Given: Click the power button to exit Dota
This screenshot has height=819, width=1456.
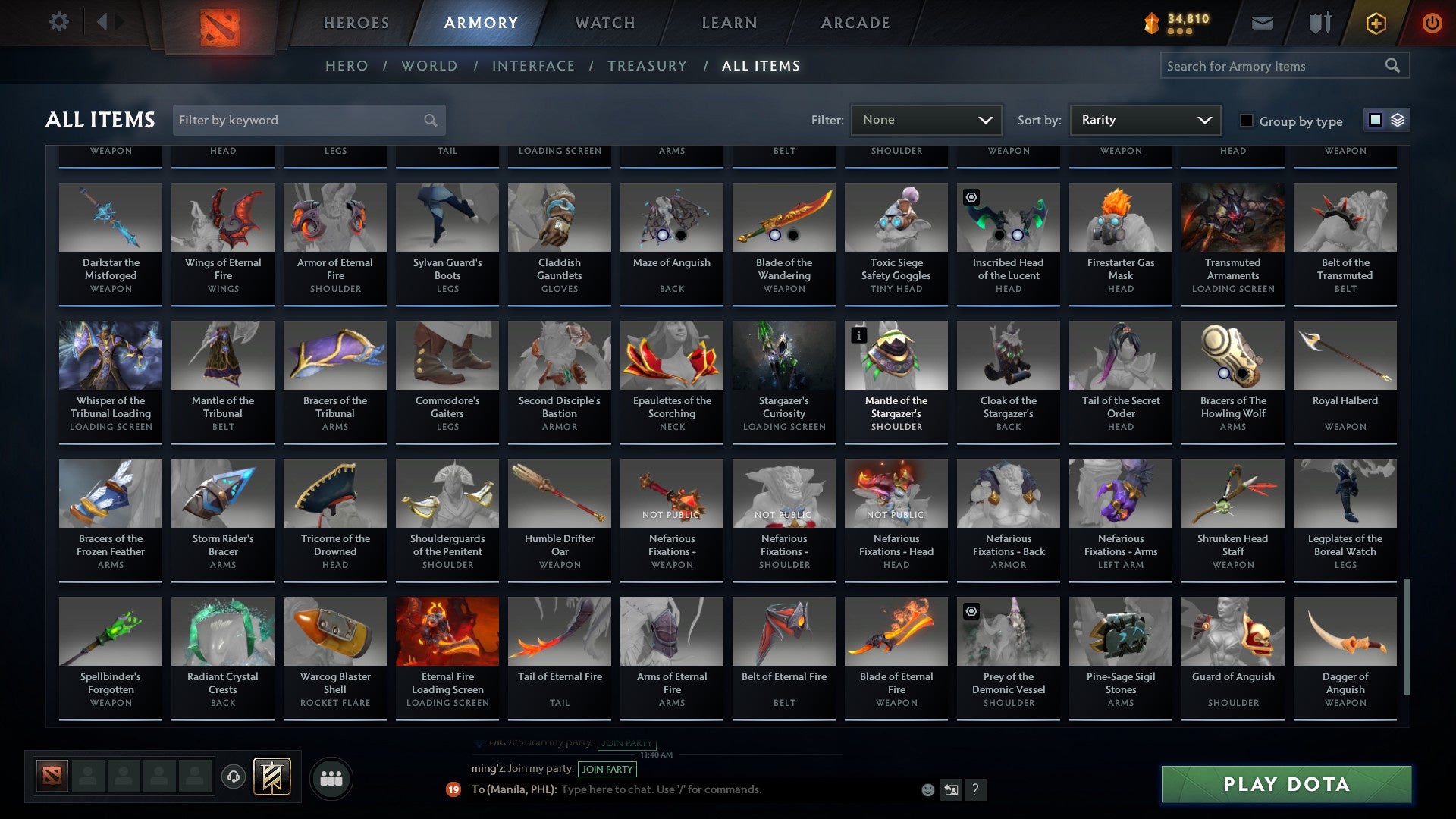Looking at the screenshot, I should pos(1433,23).
